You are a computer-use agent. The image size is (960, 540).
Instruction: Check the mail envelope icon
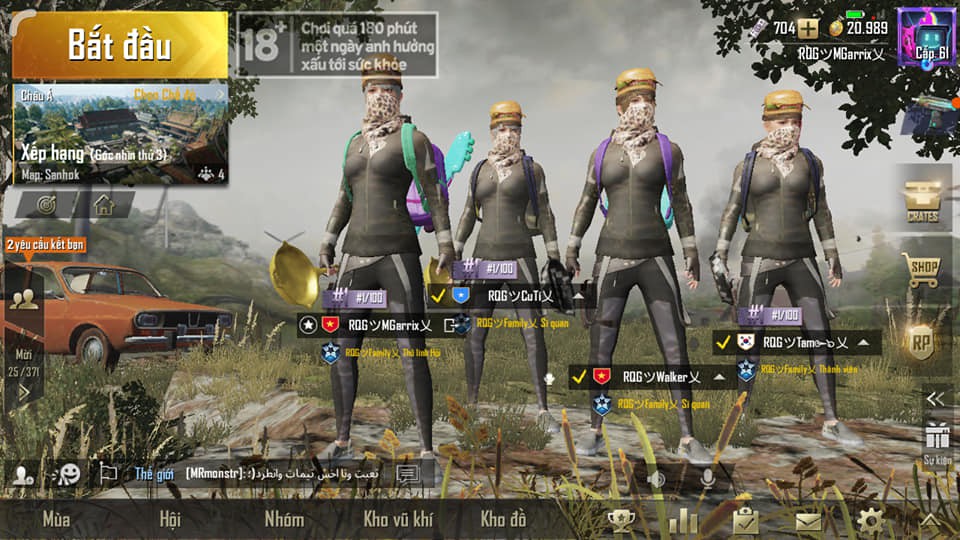point(808,520)
